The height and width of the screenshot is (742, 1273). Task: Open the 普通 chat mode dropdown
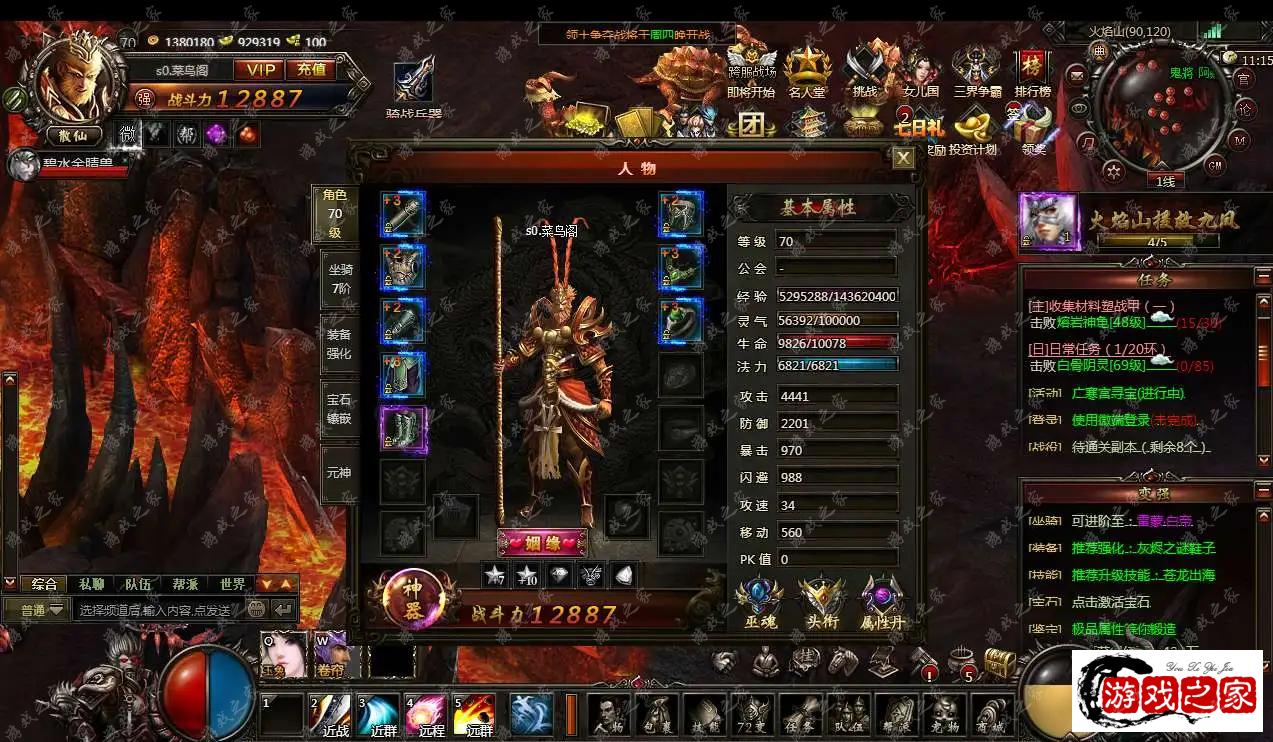click(36, 609)
